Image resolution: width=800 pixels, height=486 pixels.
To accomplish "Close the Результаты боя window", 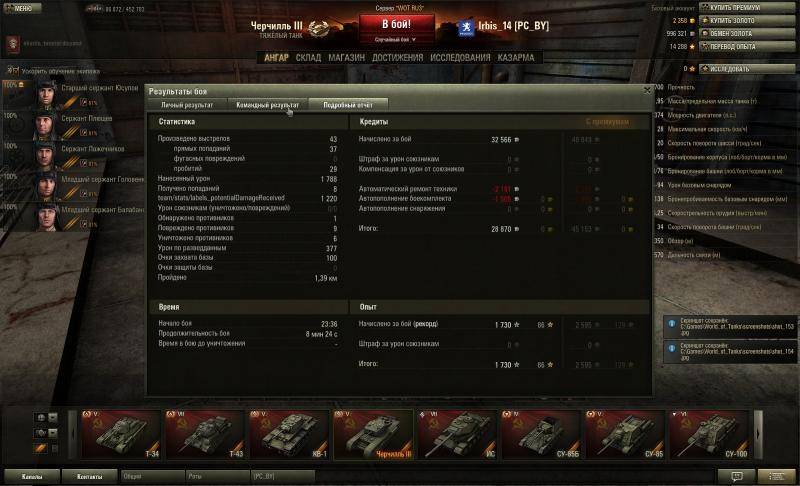I will (645, 90).
